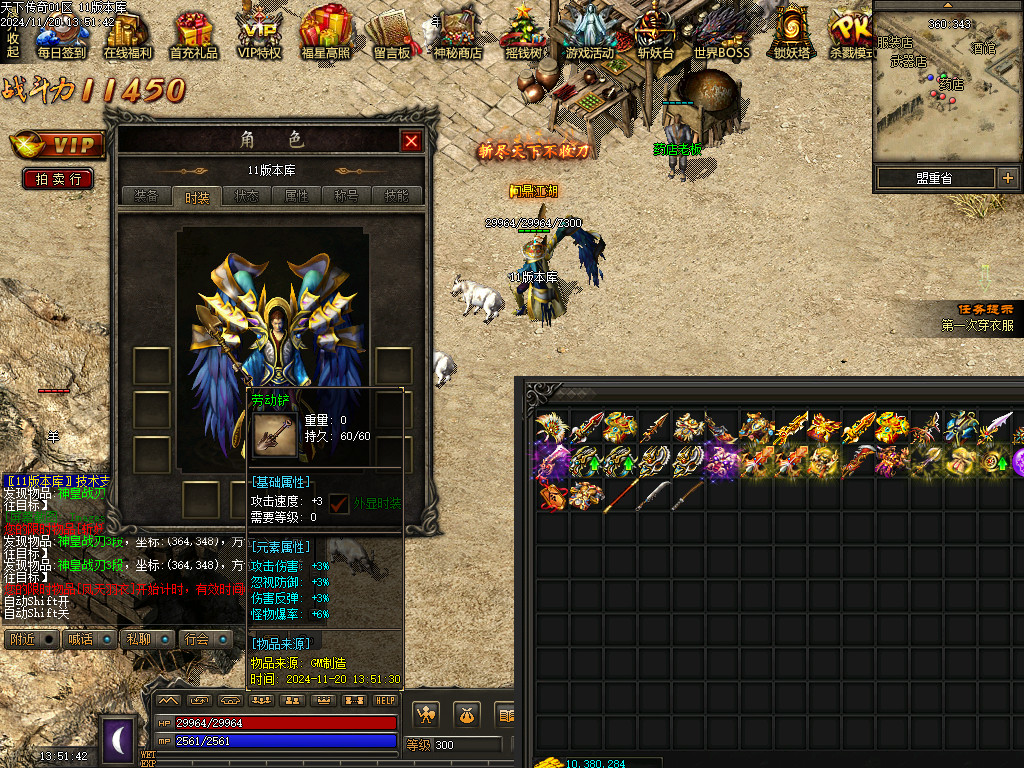Open the 在线福利 online rewards

click(x=127, y=36)
